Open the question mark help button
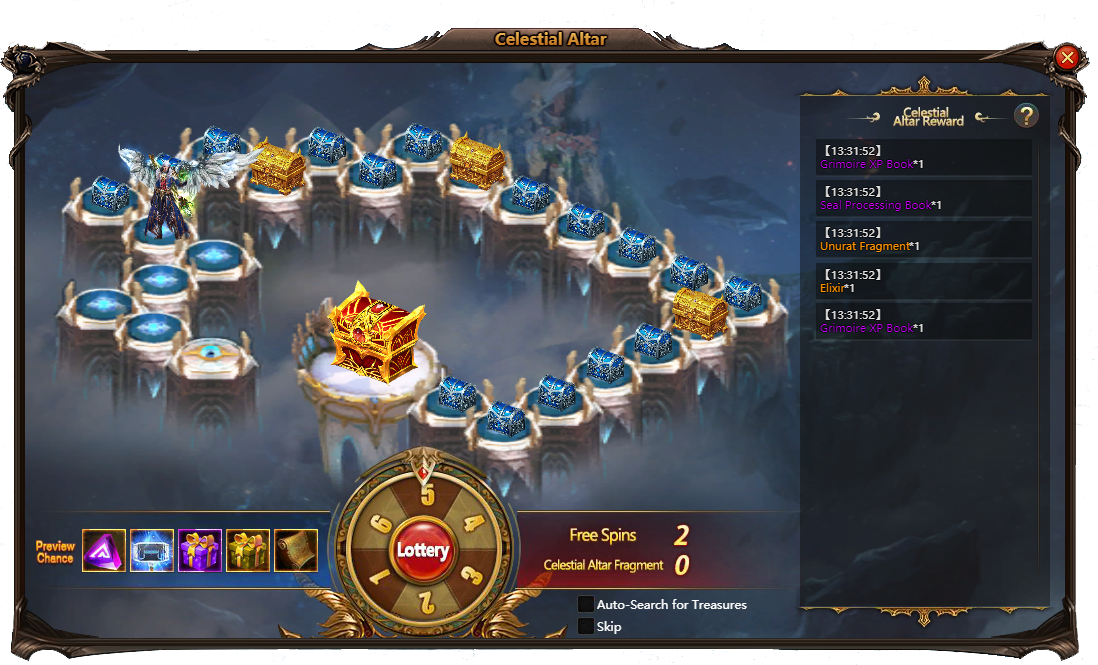 tap(1026, 116)
